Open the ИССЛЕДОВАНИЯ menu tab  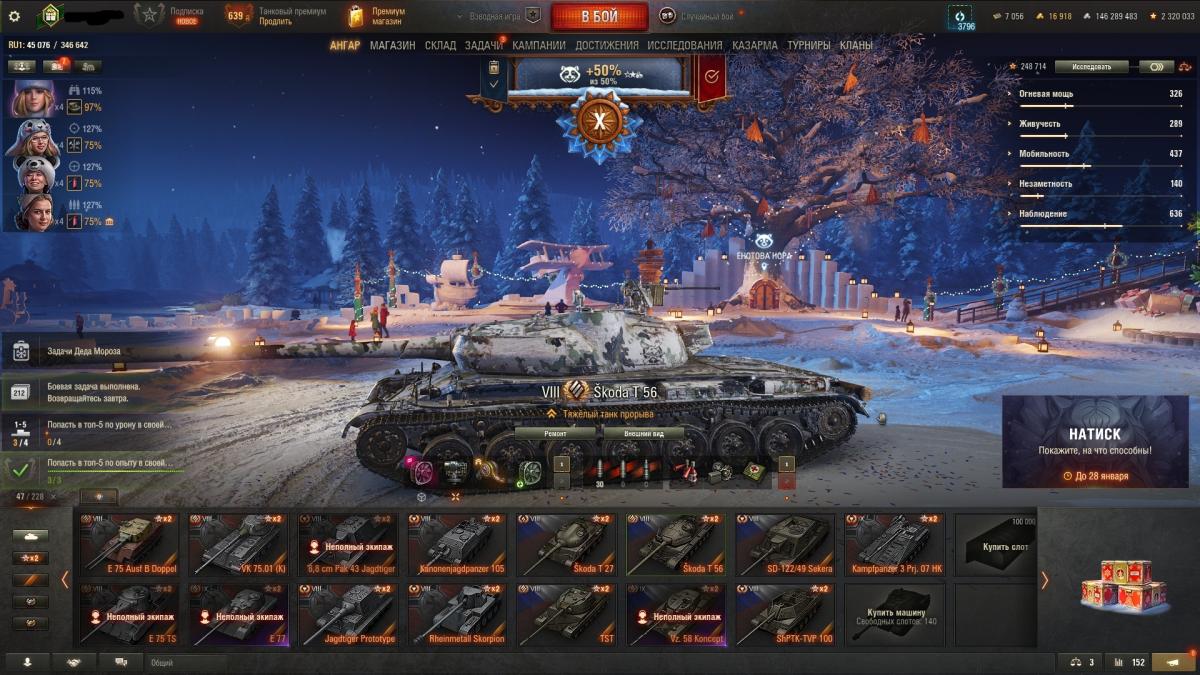click(684, 46)
